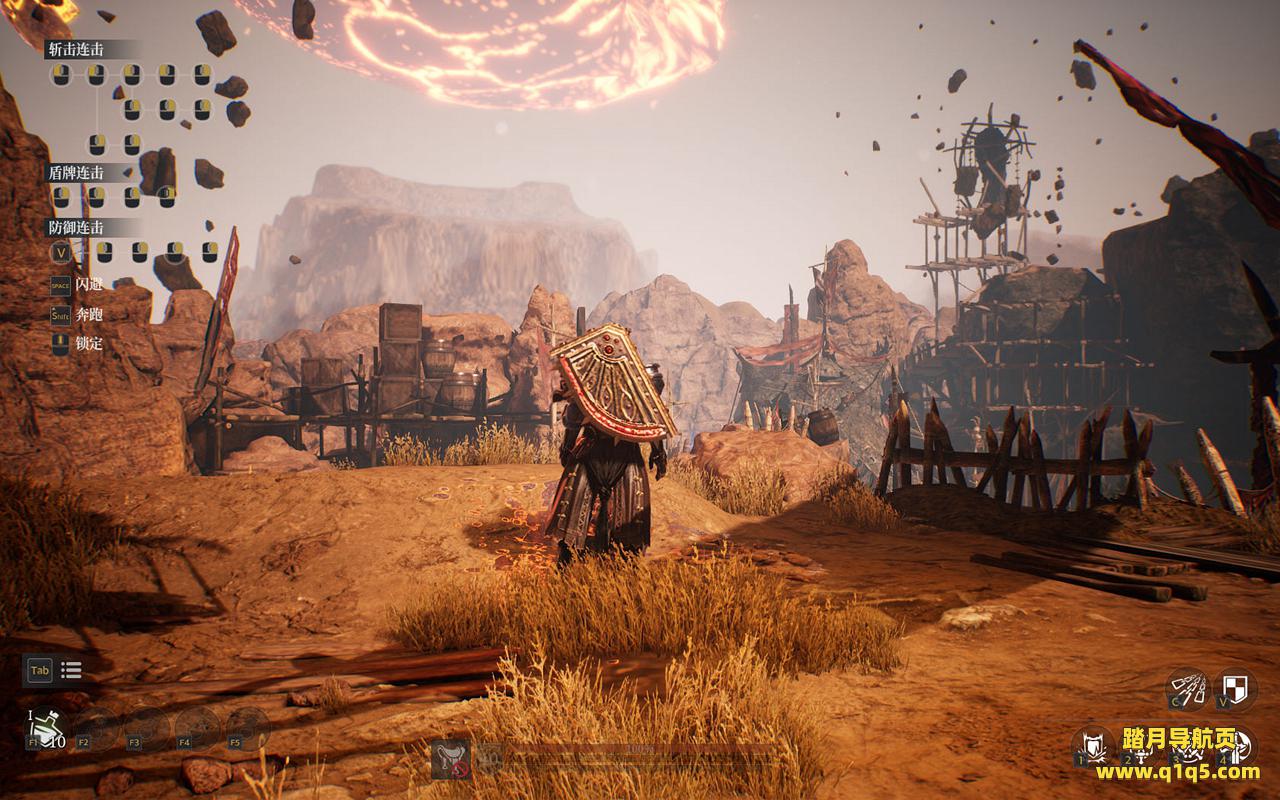
Task: Activate the checkered shield defense skill
Action: pos(1236,689)
